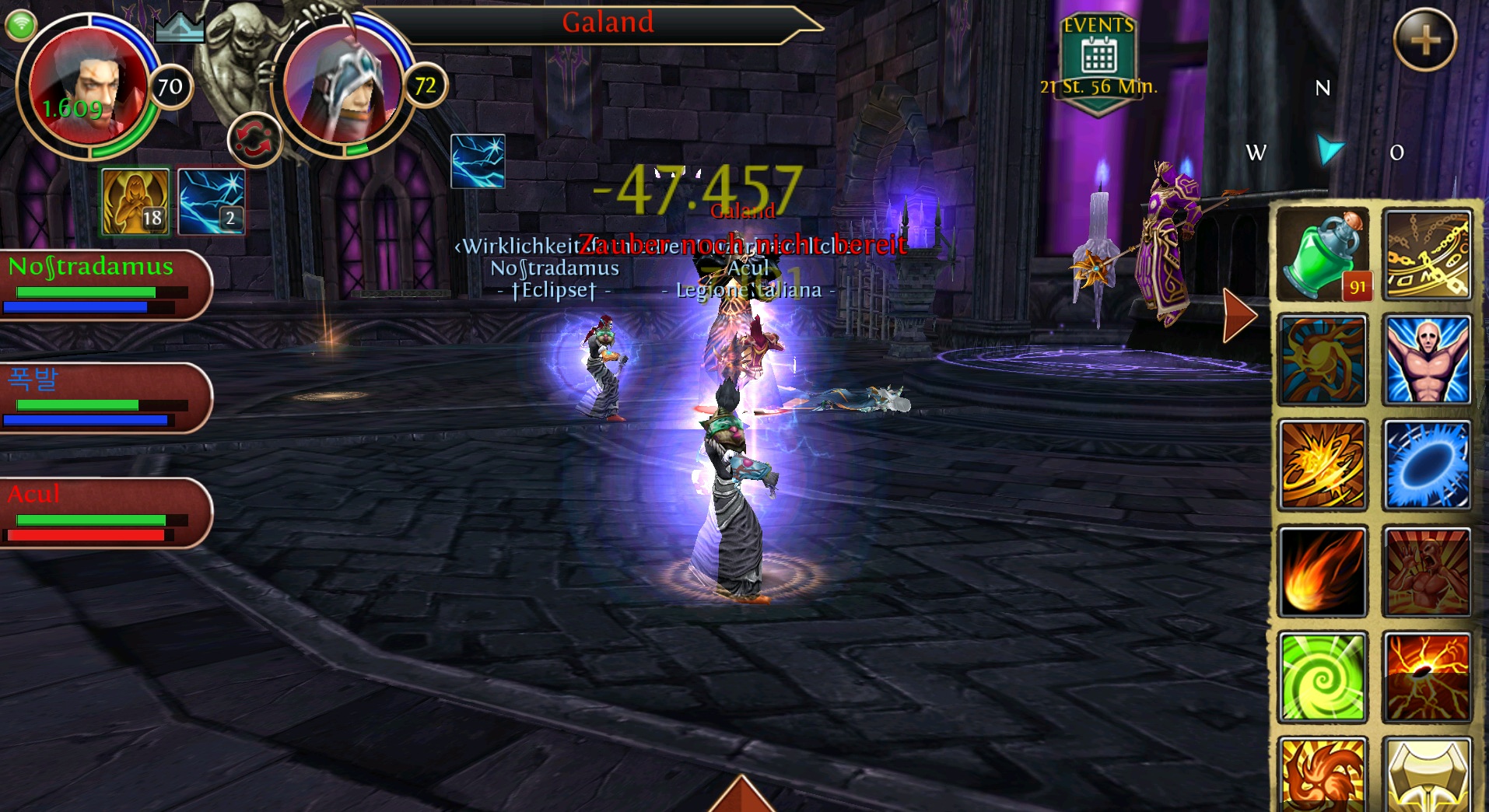Viewport: 1489px width, 812px height.
Task: Cast the blue skull-headed figure spell
Action: click(1427, 359)
